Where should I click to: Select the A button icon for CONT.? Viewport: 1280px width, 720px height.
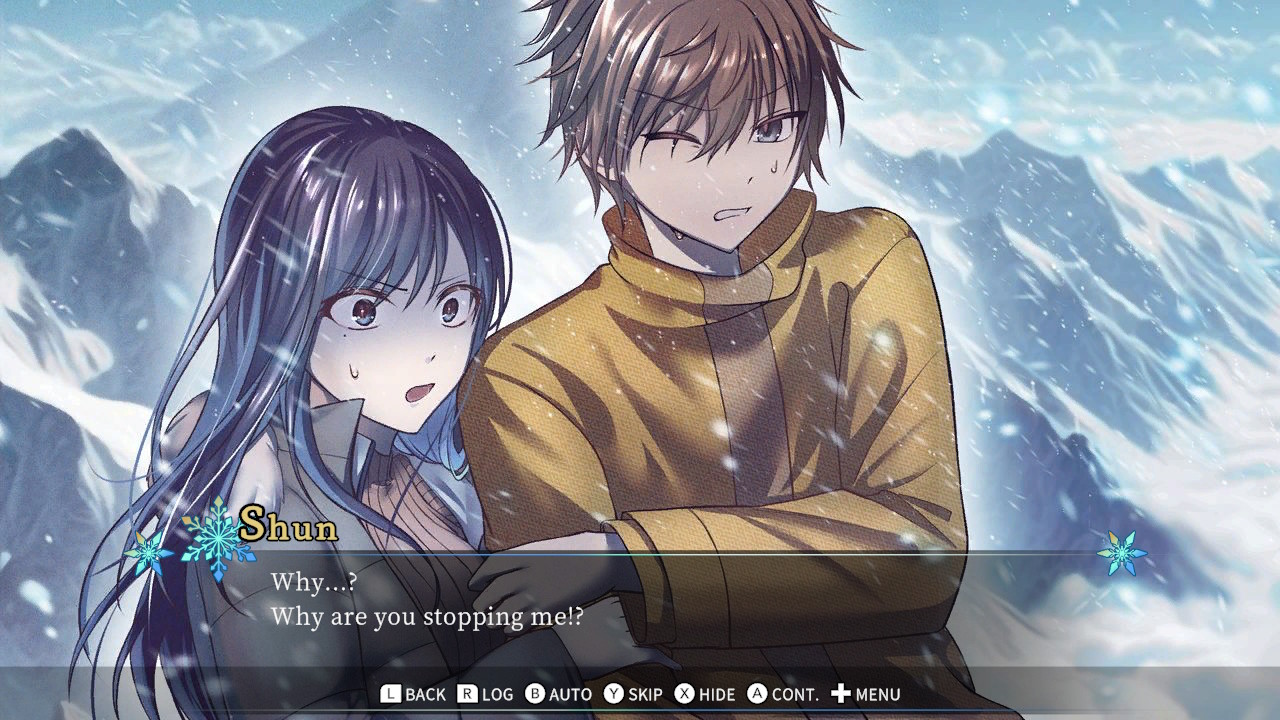click(x=759, y=693)
